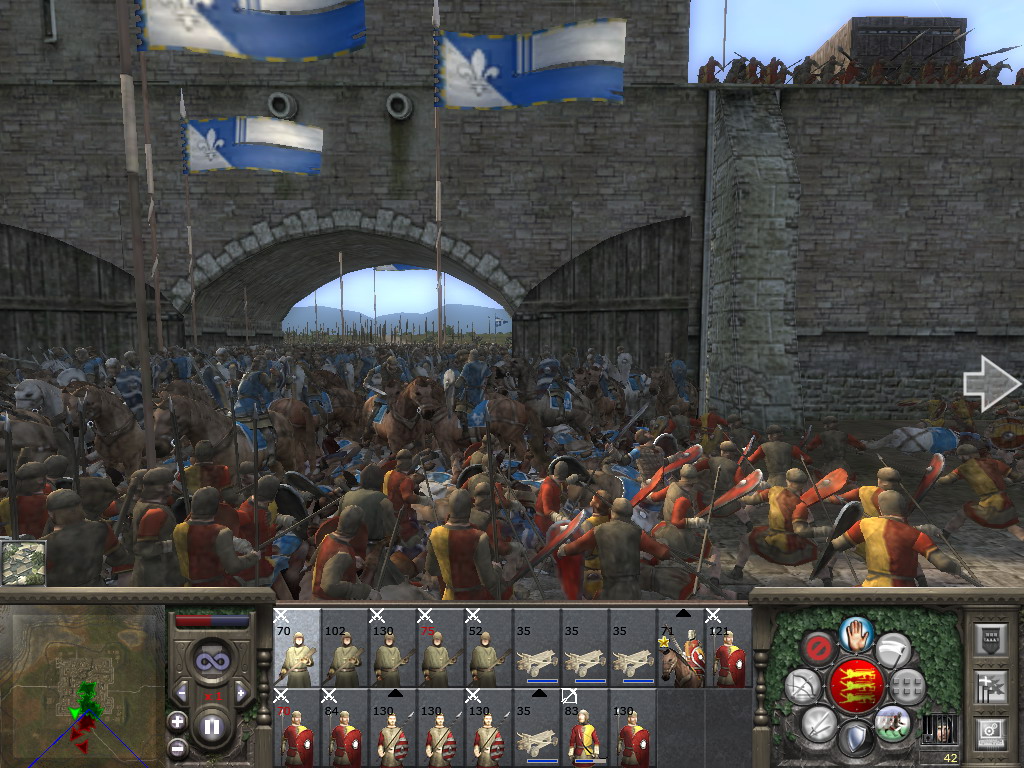
Task: Select the peasant unit card showing 102 men
Action: pyautogui.click(x=345, y=648)
